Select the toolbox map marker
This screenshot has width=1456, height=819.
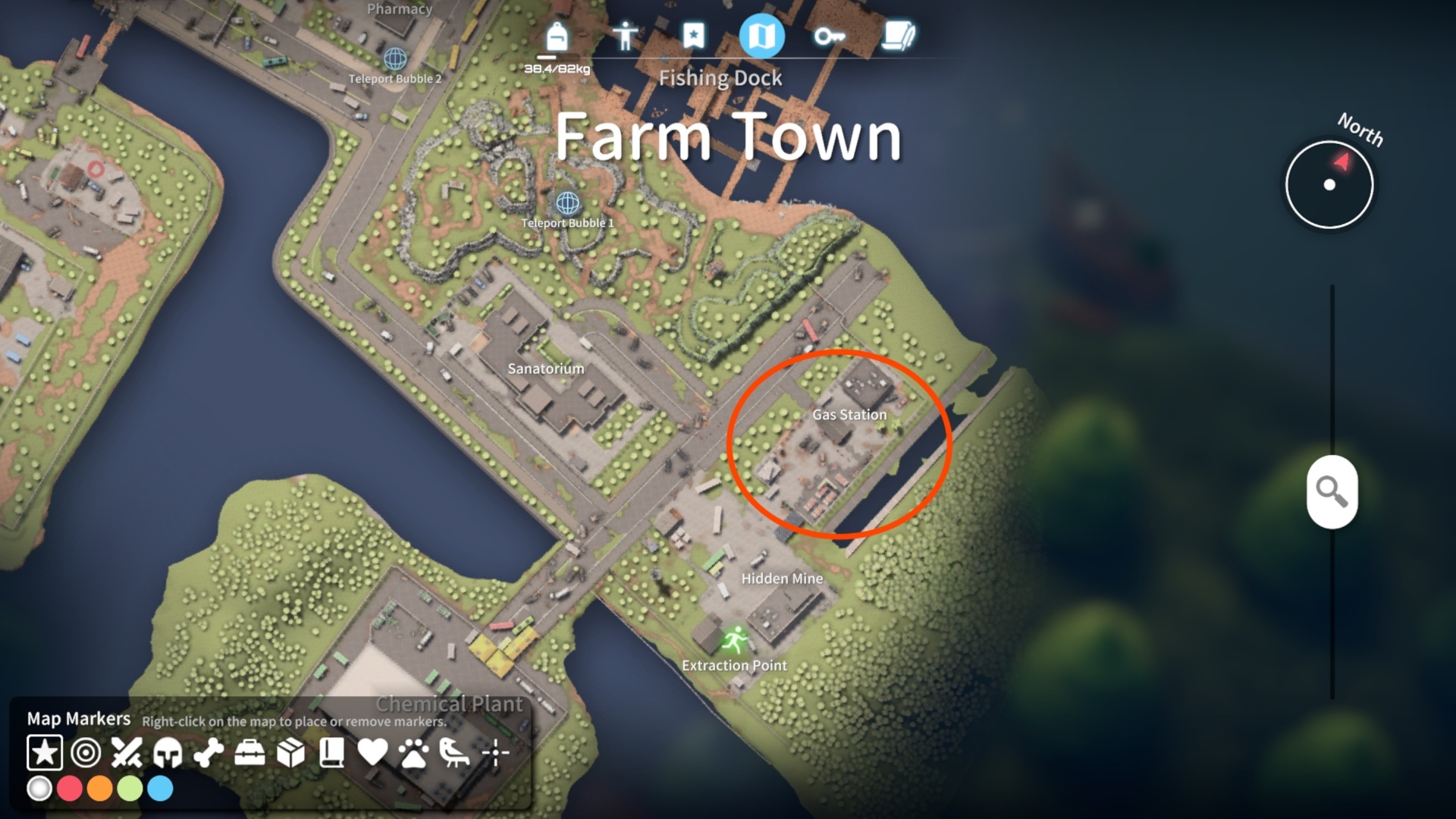248,753
